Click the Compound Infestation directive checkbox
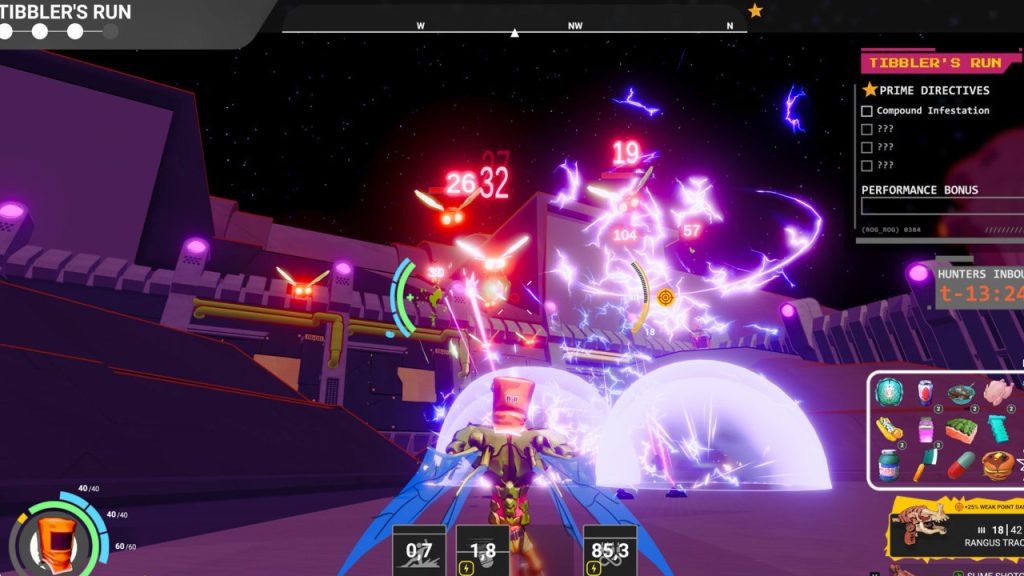Viewport: 1024px width, 576px height. pos(867,111)
